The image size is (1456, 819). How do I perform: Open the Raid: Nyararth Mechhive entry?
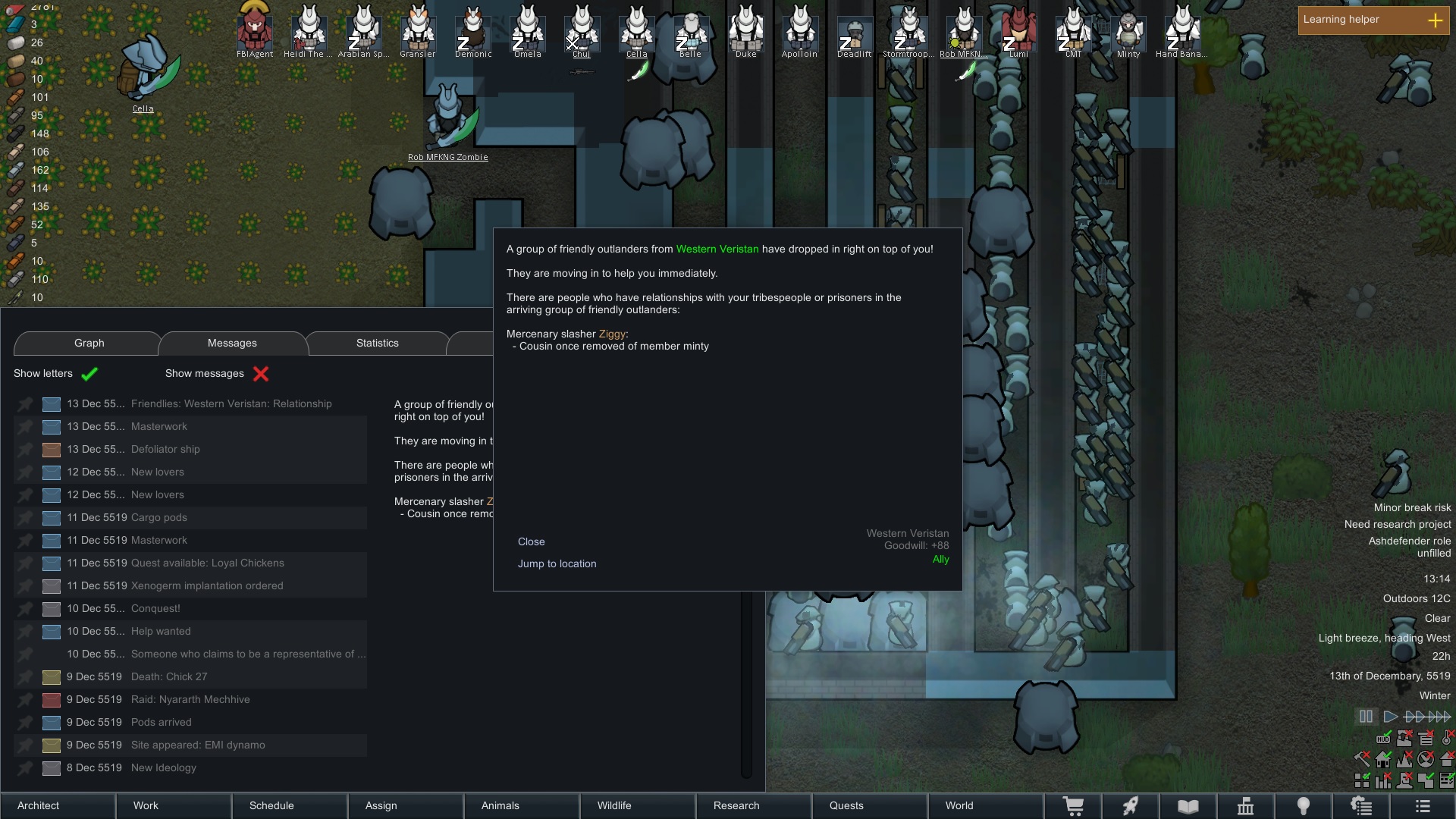(x=190, y=699)
